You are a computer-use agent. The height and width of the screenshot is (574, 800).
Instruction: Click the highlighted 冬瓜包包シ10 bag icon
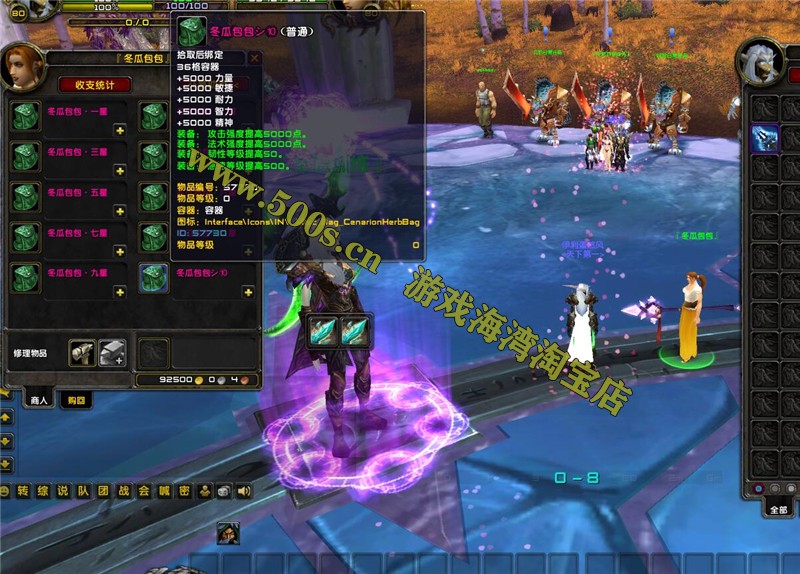click(x=154, y=277)
